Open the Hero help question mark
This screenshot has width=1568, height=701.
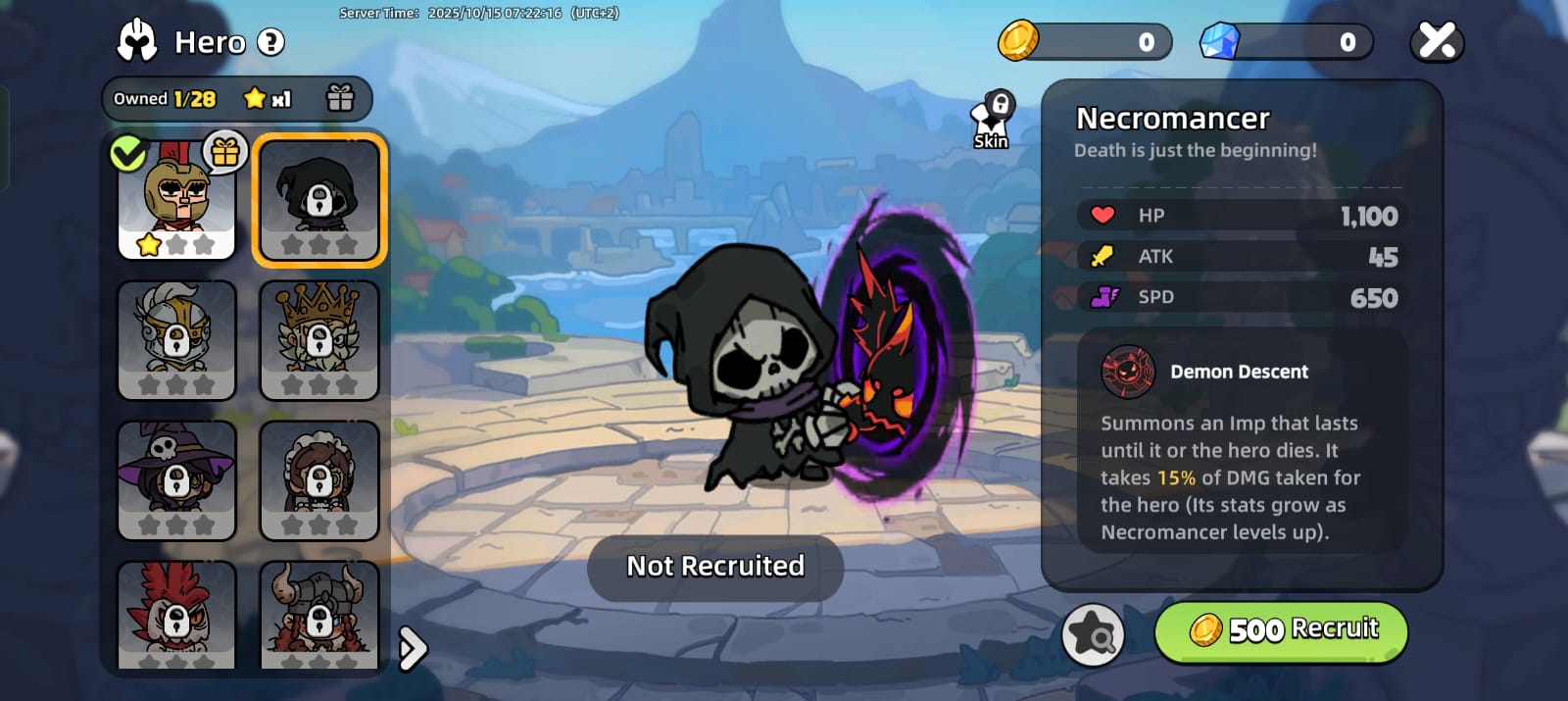[x=270, y=42]
